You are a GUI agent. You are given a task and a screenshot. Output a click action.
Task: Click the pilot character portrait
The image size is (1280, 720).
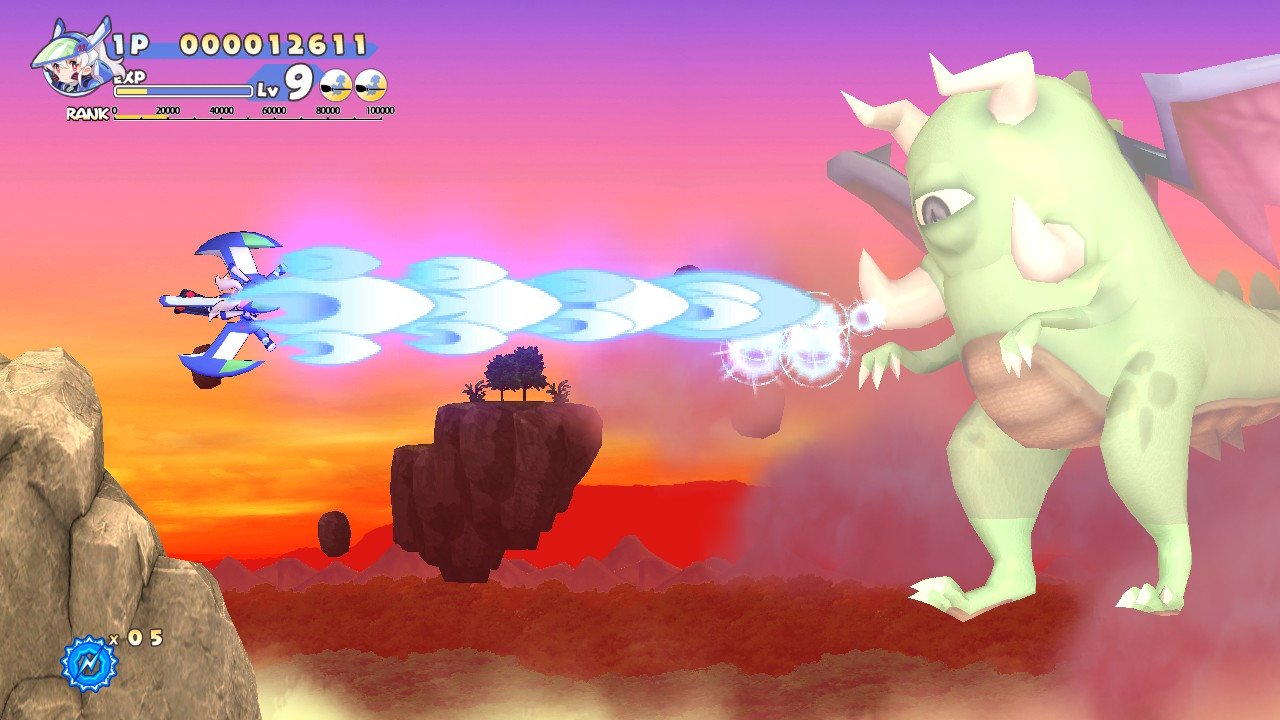click(68, 63)
